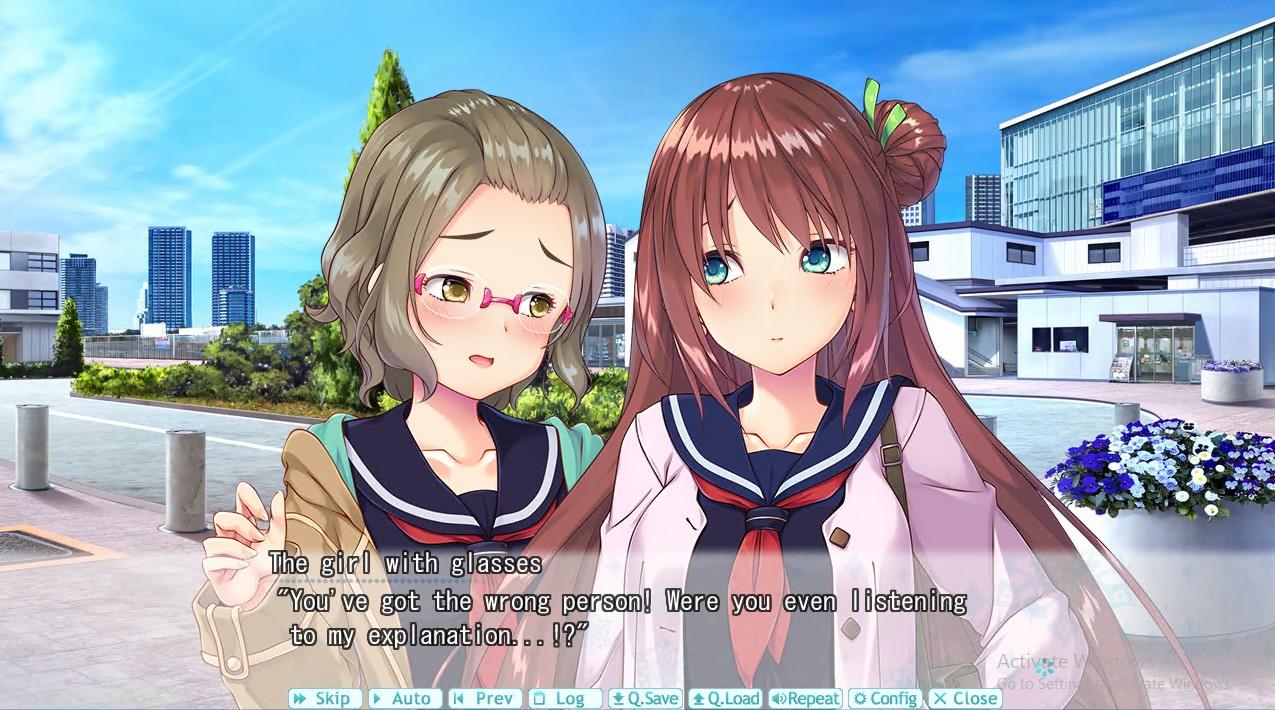This screenshot has width=1275, height=710.
Task: Quick save with Q.Save
Action: click(x=645, y=699)
